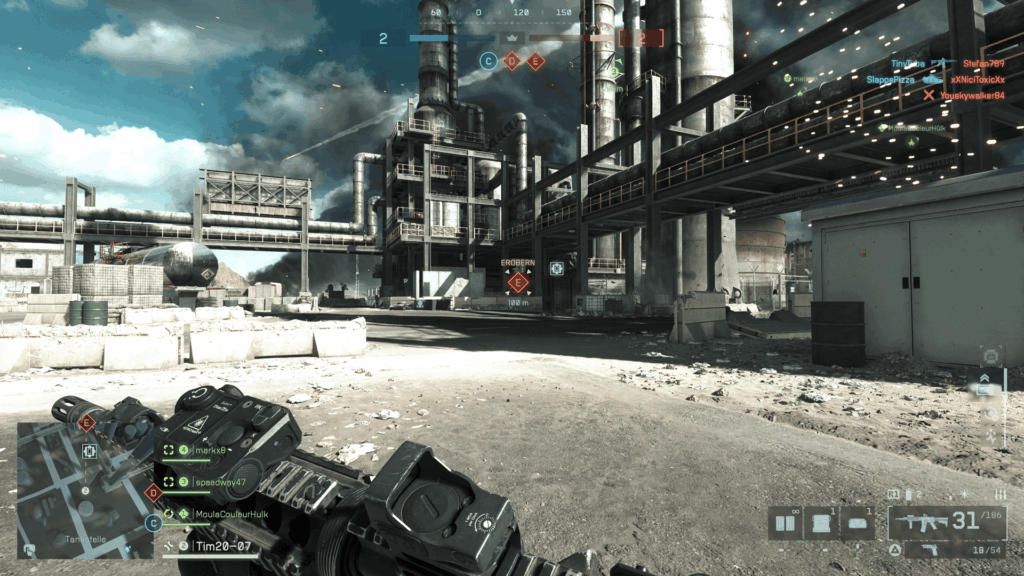The height and width of the screenshot is (576, 1024).
Task: Select the infinite ammo pouch gadget slot
Action: 786,523
